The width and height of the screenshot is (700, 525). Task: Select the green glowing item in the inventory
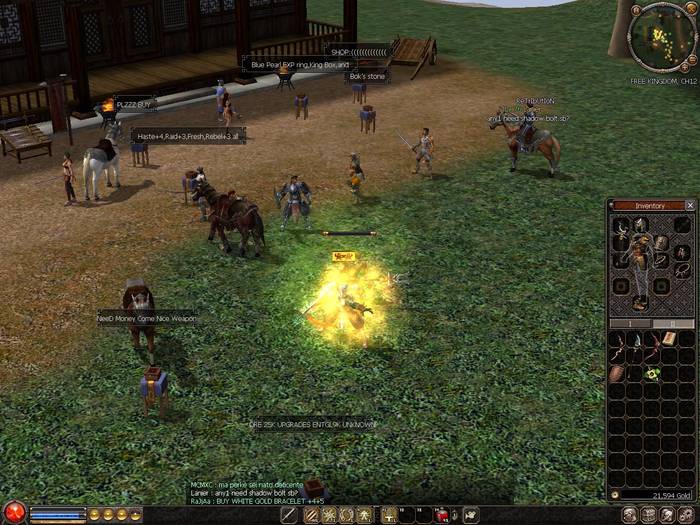(652, 373)
